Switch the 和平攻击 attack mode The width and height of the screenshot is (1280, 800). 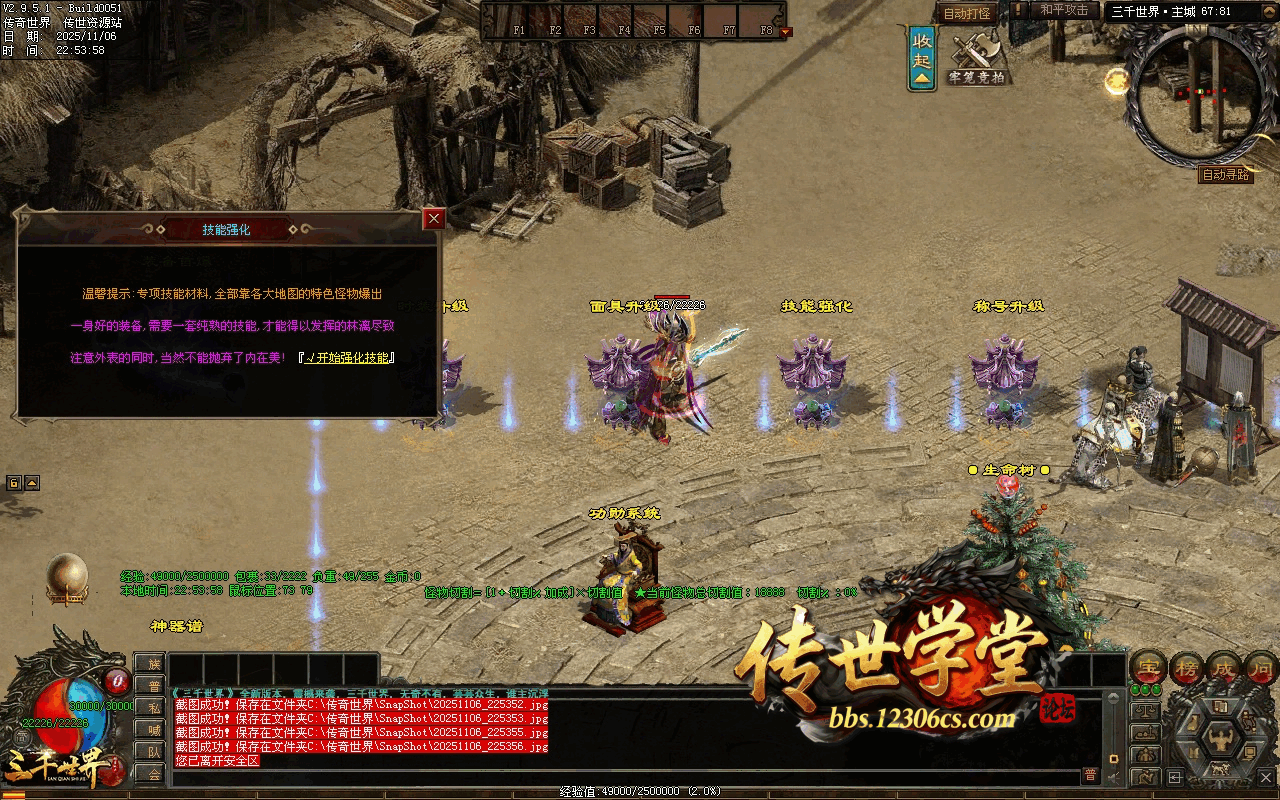pos(1064,11)
